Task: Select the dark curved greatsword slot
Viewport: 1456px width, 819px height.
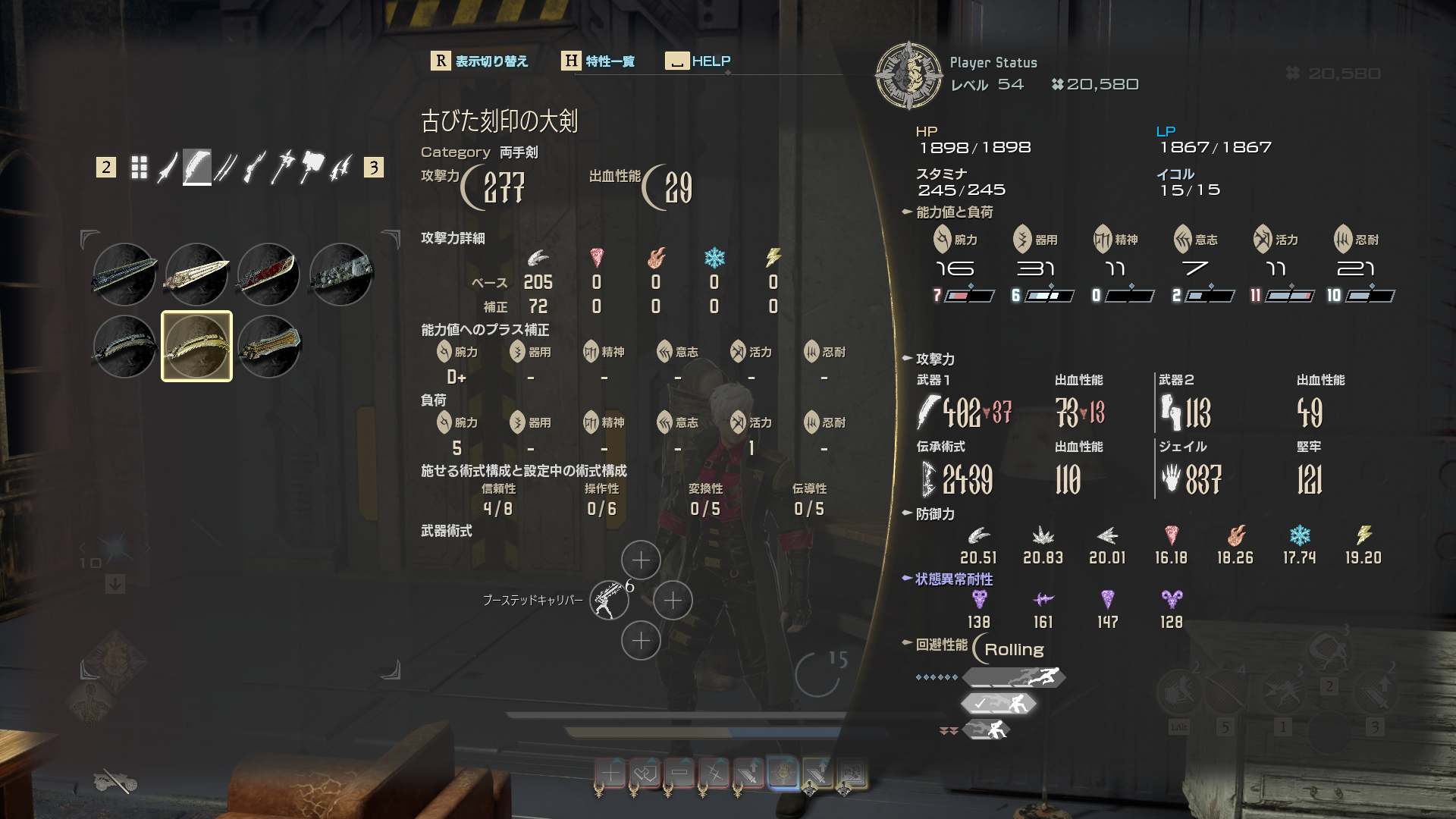Action: [125, 347]
